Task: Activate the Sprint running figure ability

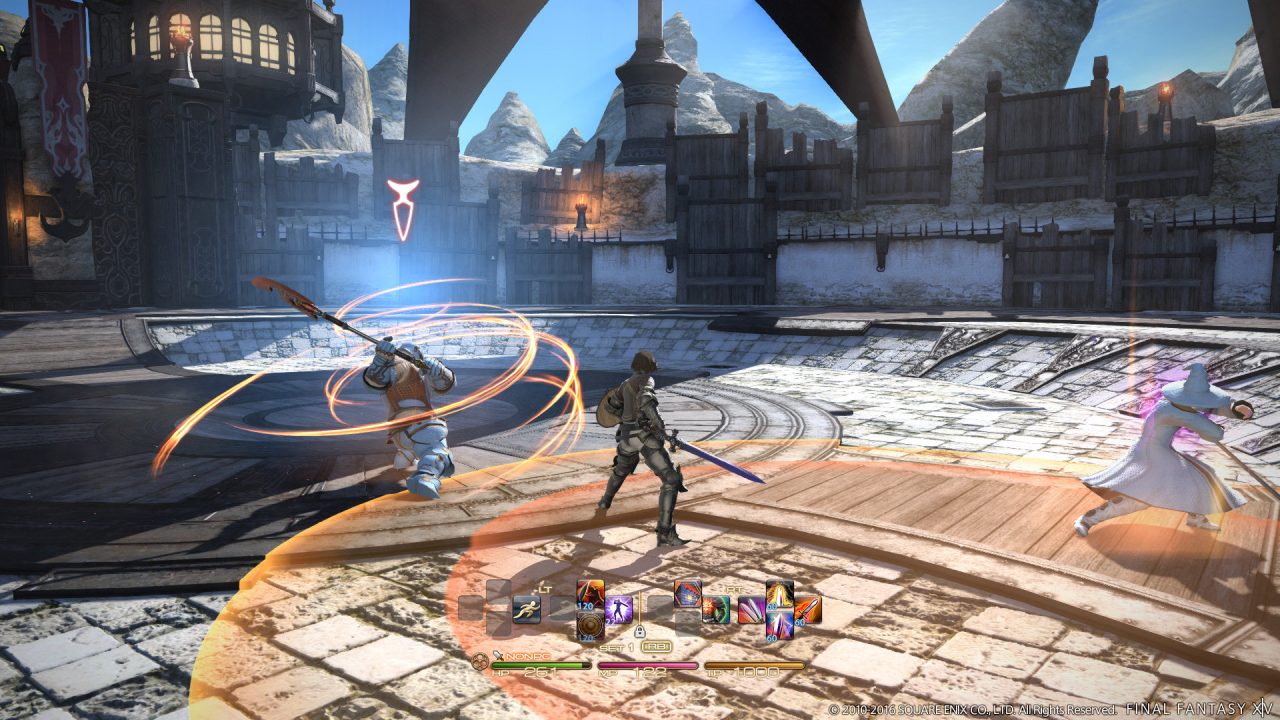Action: click(x=526, y=609)
